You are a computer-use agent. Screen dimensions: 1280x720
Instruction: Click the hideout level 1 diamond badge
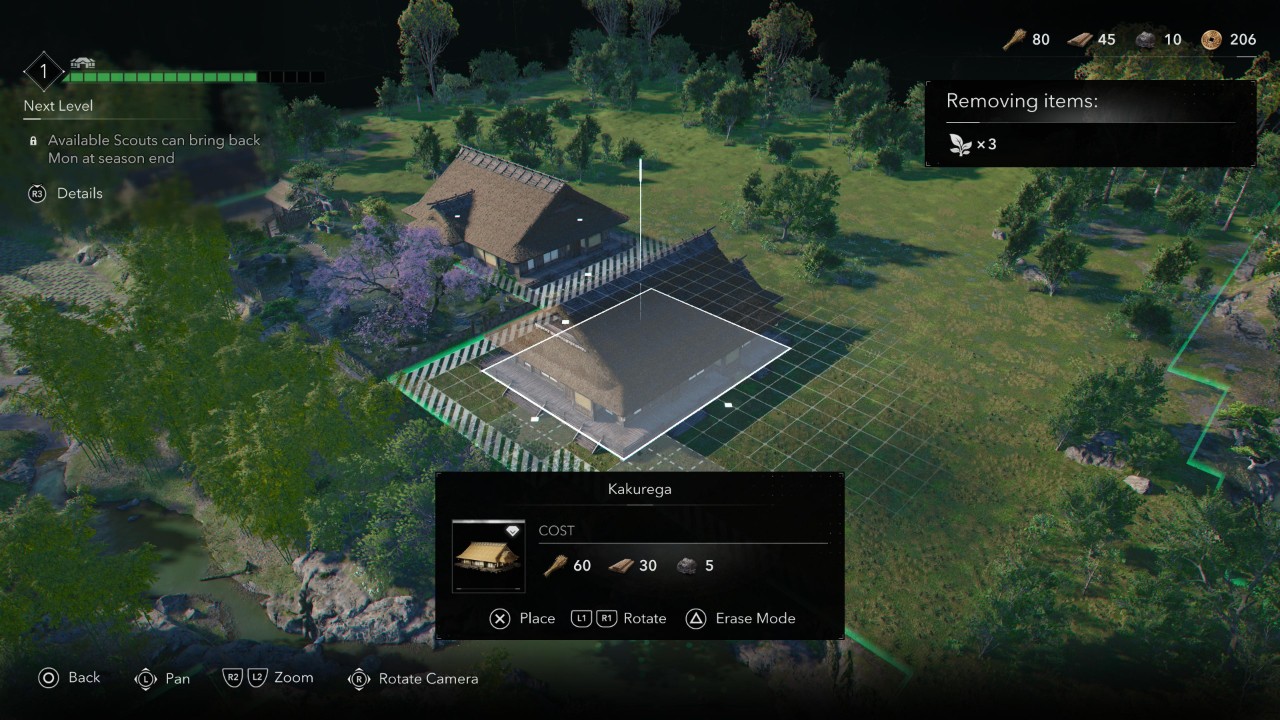point(44,72)
